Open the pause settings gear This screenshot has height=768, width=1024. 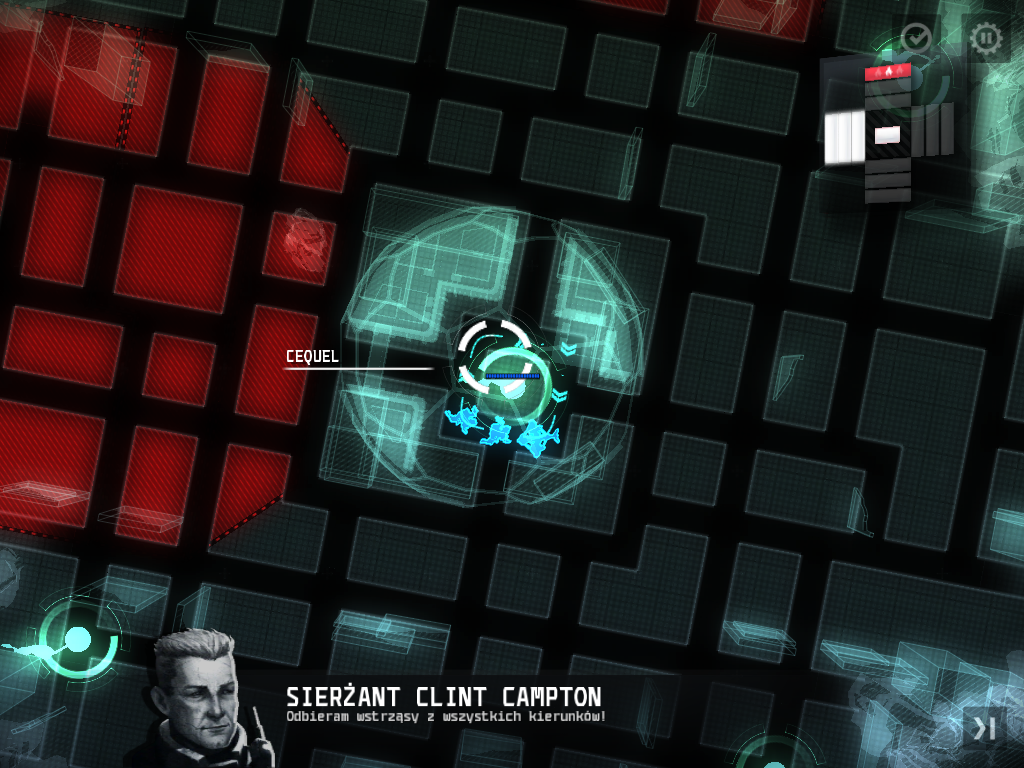(x=986, y=39)
